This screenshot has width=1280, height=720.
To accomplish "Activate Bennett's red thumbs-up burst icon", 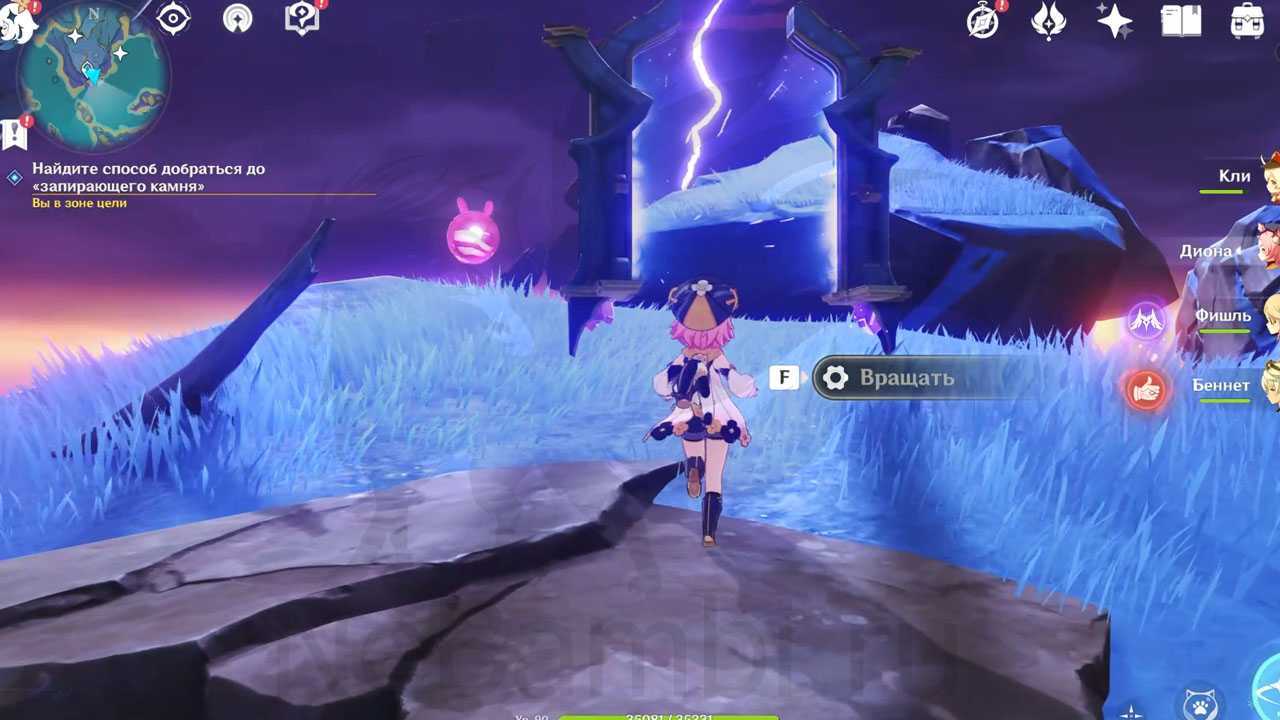I will [x=1146, y=389].
